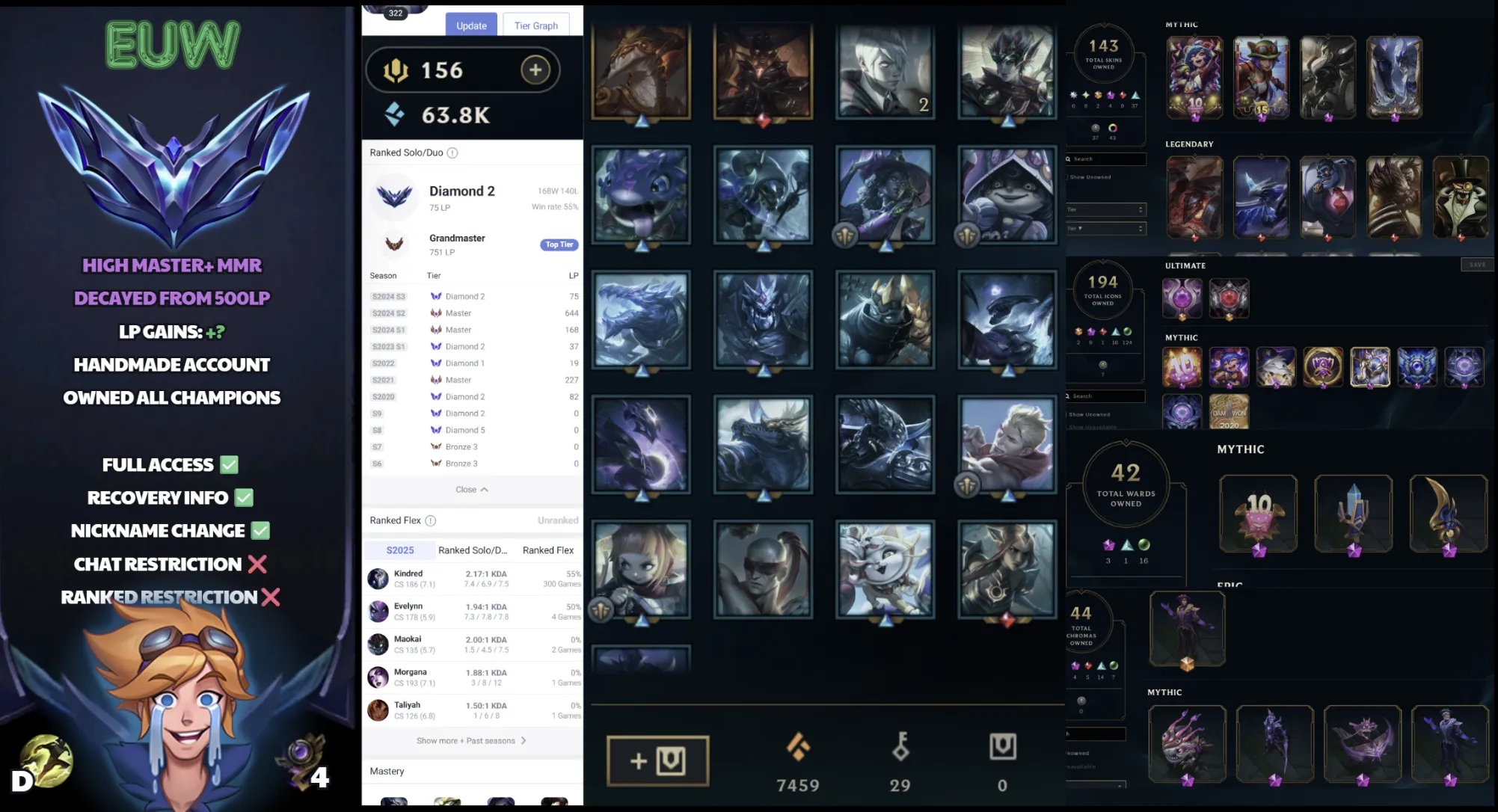The width and height of the screenshot is (1498, 812).
Task: Switch to the Ranked Flex tab
Action: [x=547, y=550]
